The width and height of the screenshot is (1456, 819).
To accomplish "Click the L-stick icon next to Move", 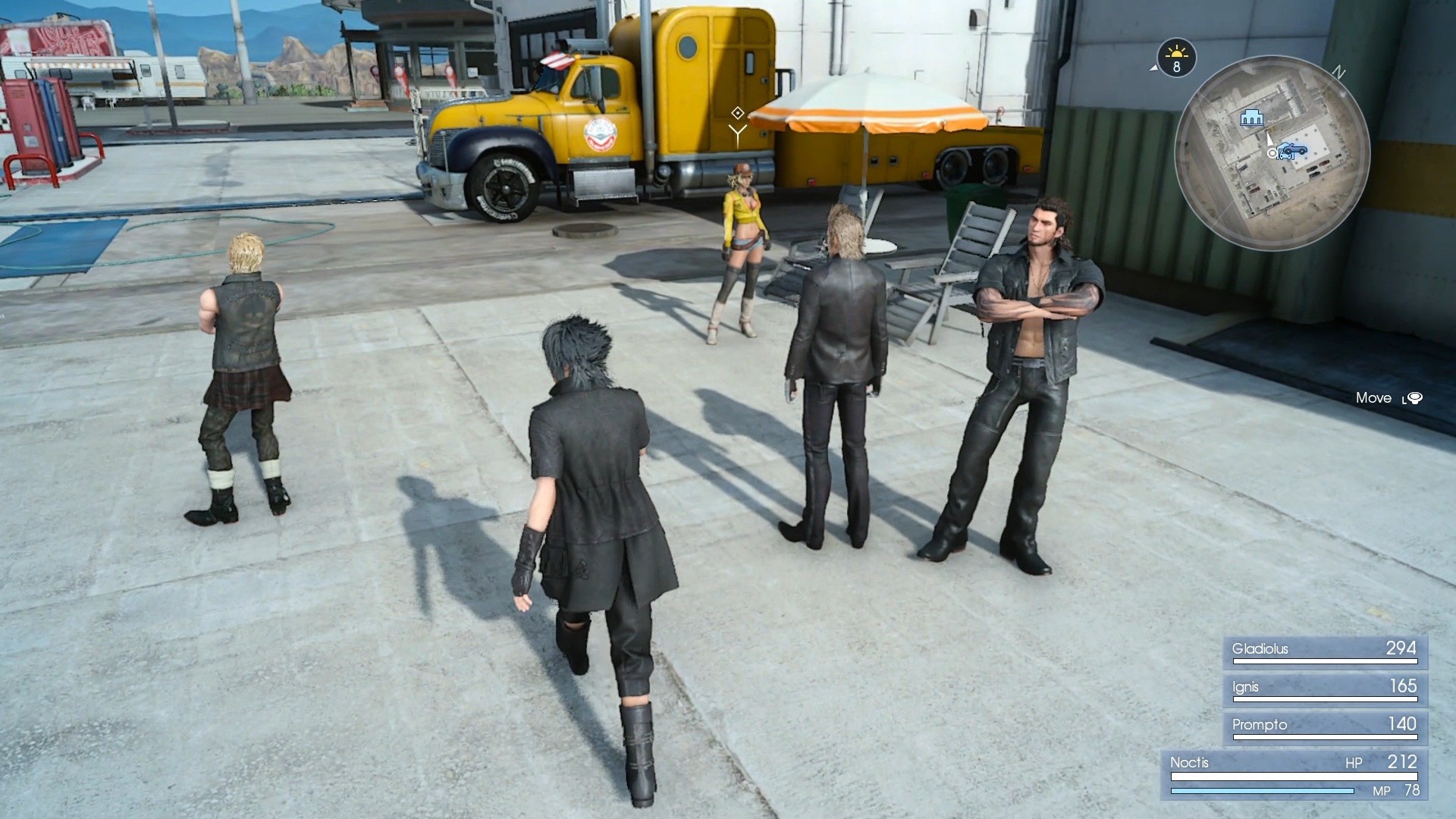I will [1415, 397].
